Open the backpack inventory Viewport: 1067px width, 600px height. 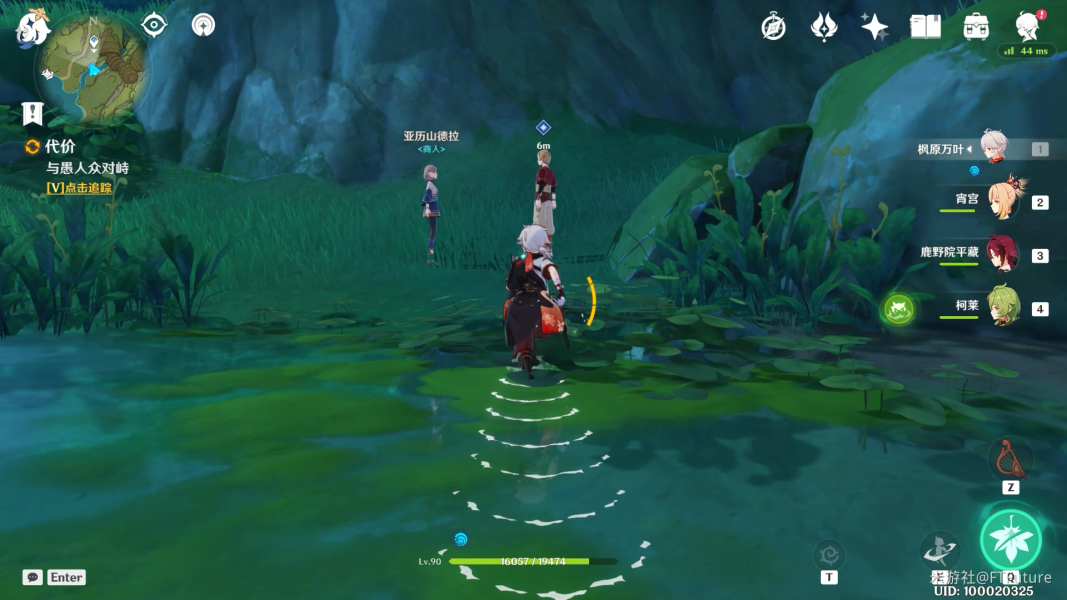(976, 27)
